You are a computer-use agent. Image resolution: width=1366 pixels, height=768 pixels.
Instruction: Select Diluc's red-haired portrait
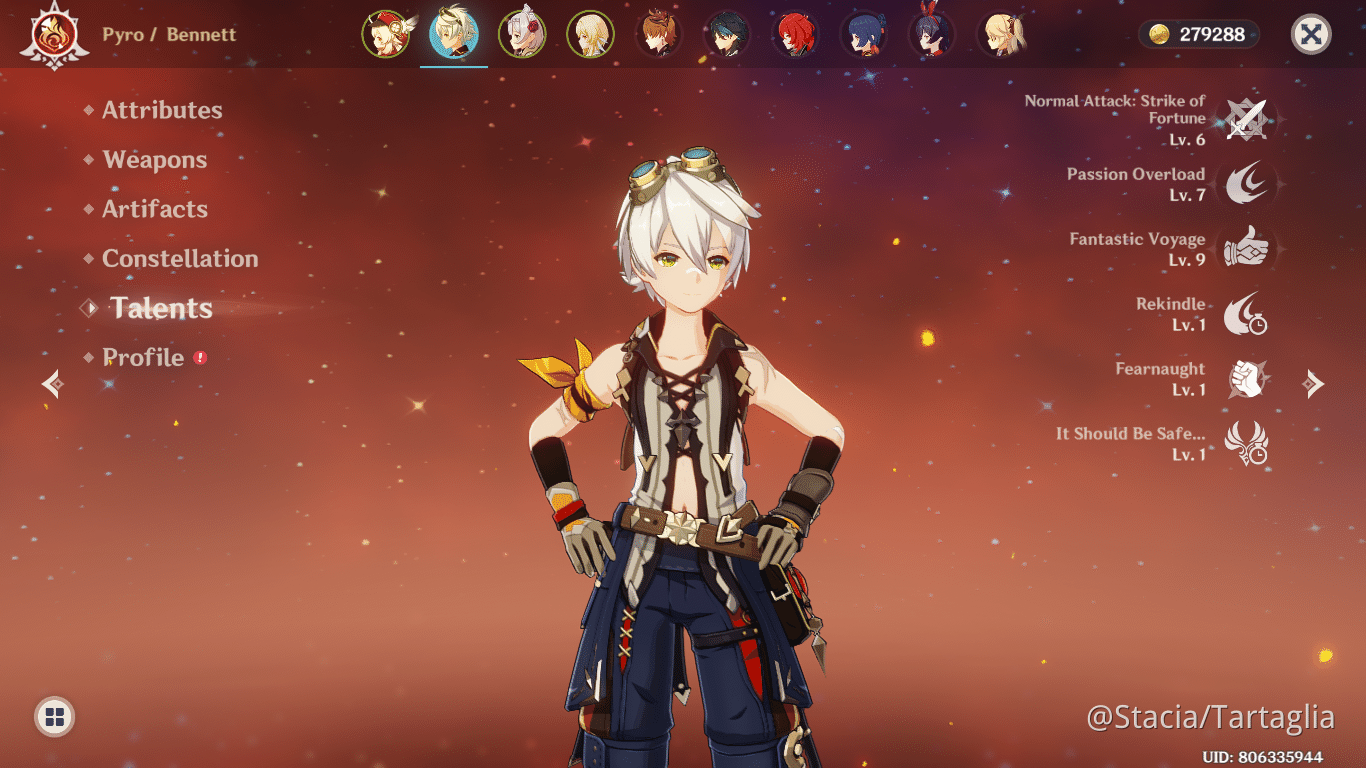(x=794, y=33)
